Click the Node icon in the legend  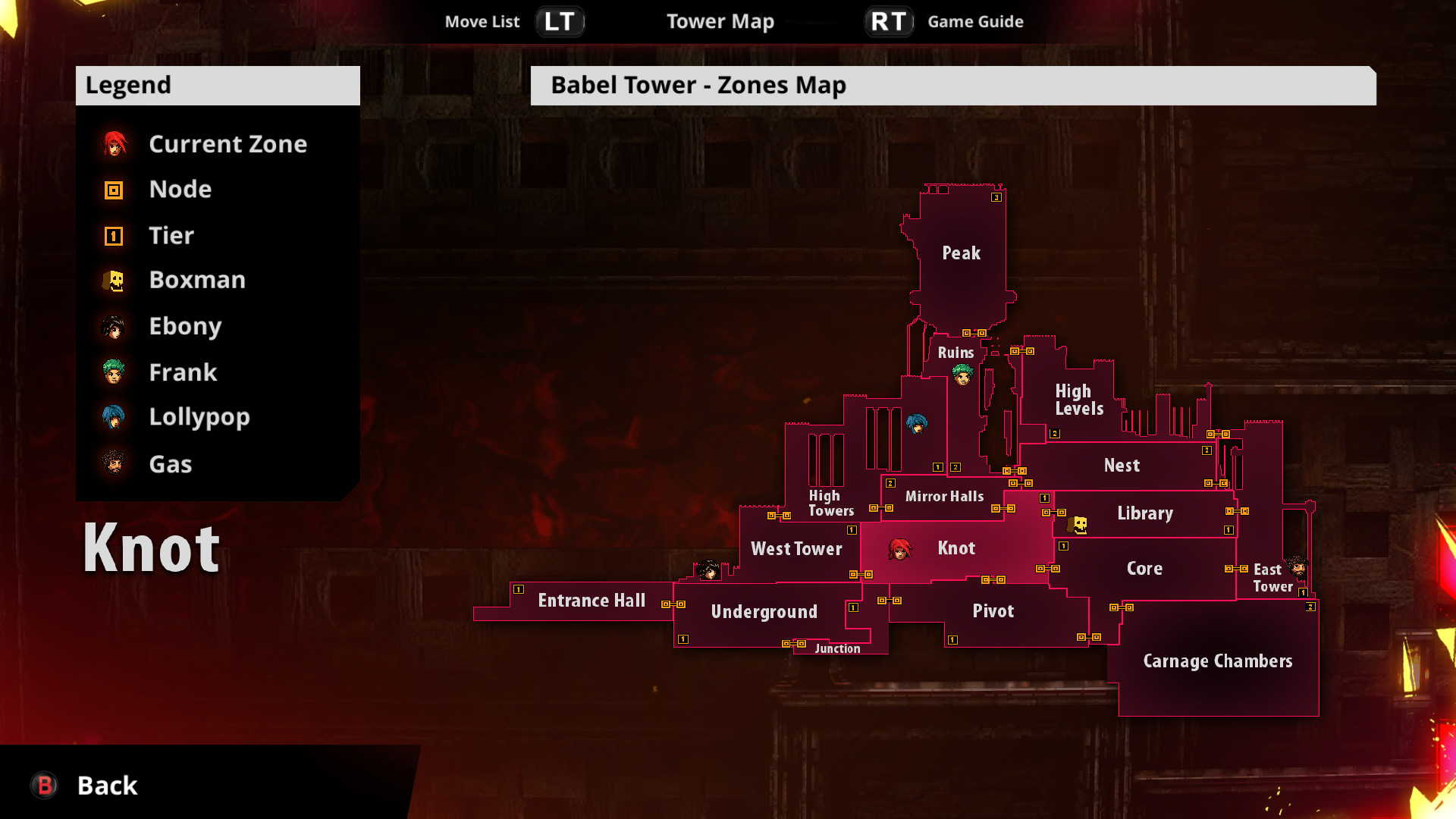click(112, 189)
